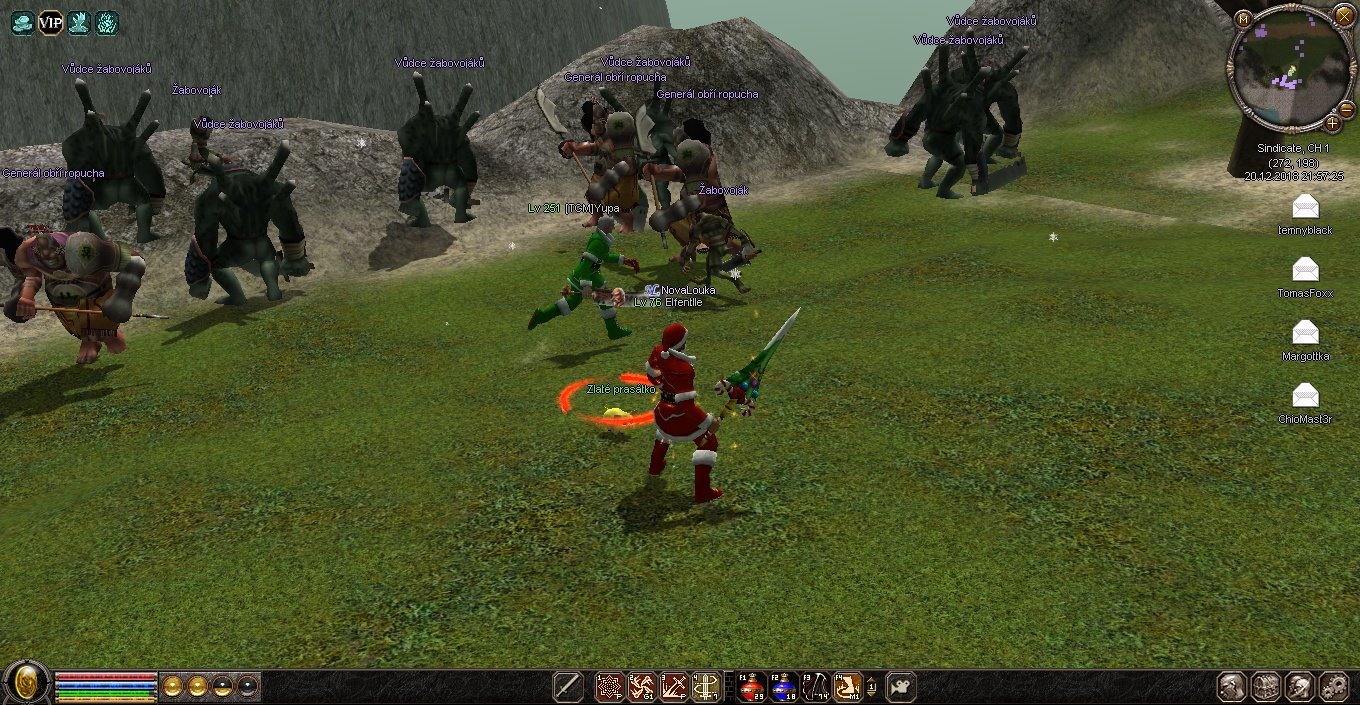Zoom in the minimap with plus button
Screen dimensions: 1360x705
(x=1333, y=123)
